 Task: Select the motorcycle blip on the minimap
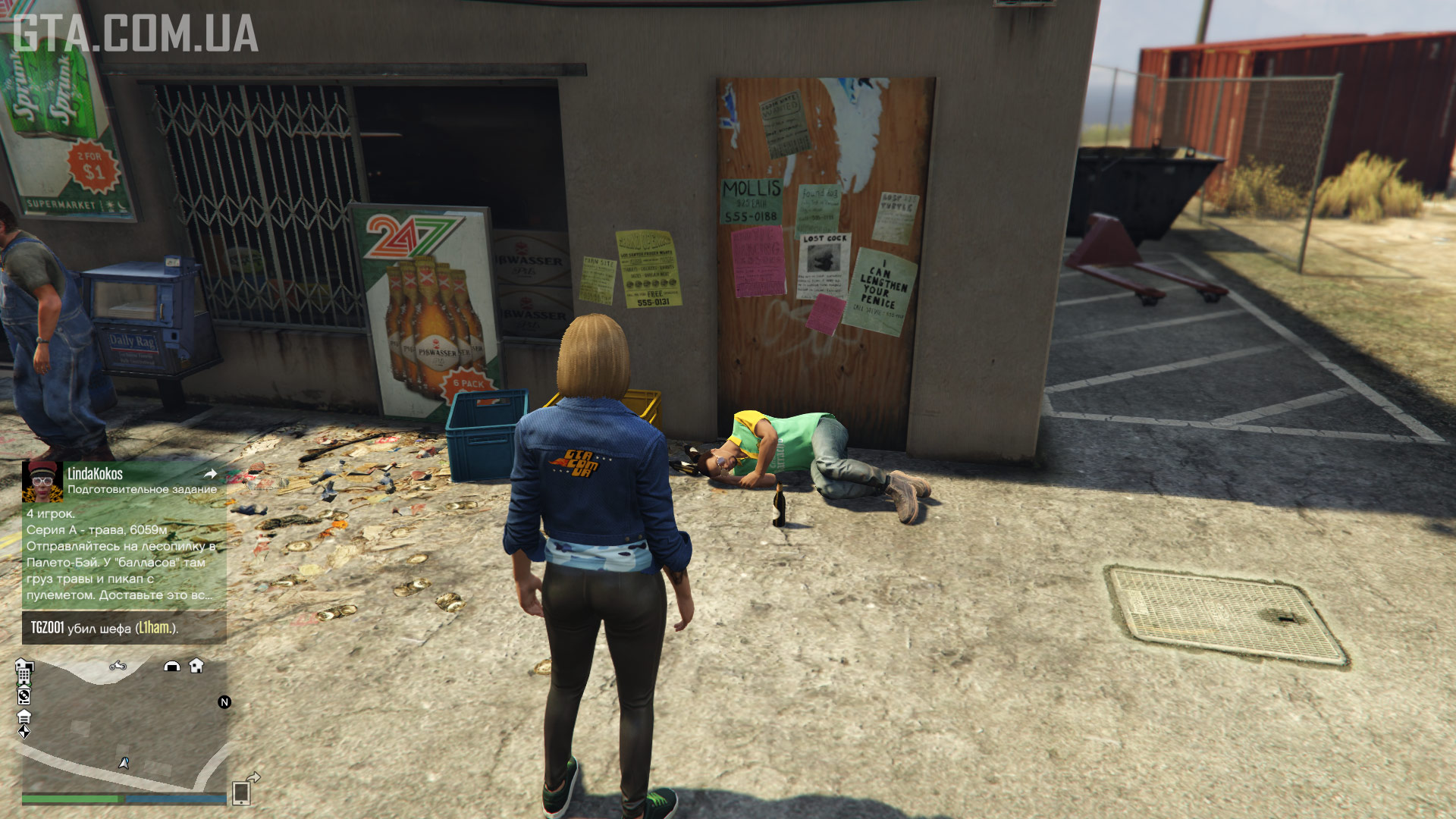(118, 666)
